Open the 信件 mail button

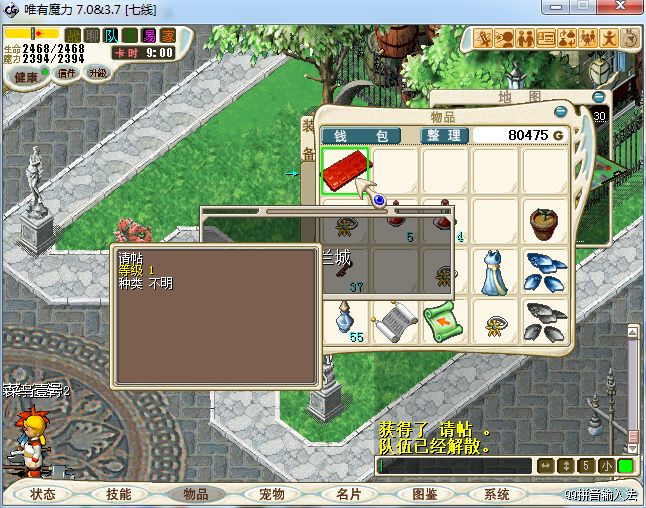tap(68, 73)
